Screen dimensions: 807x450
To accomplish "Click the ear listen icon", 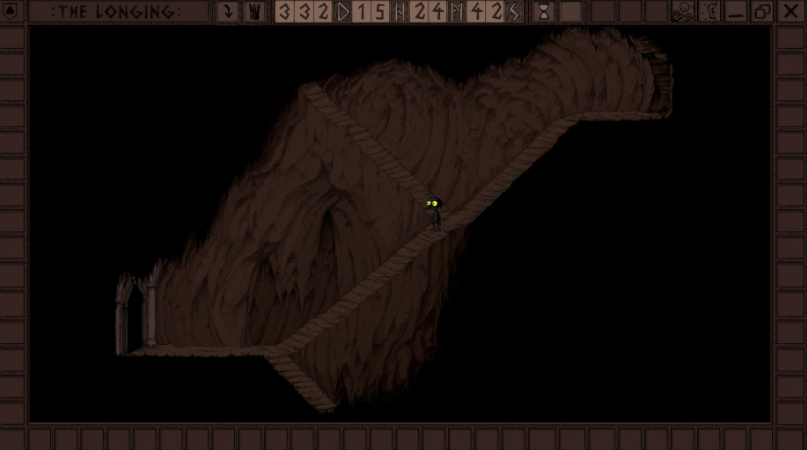I will coord(711,12).
